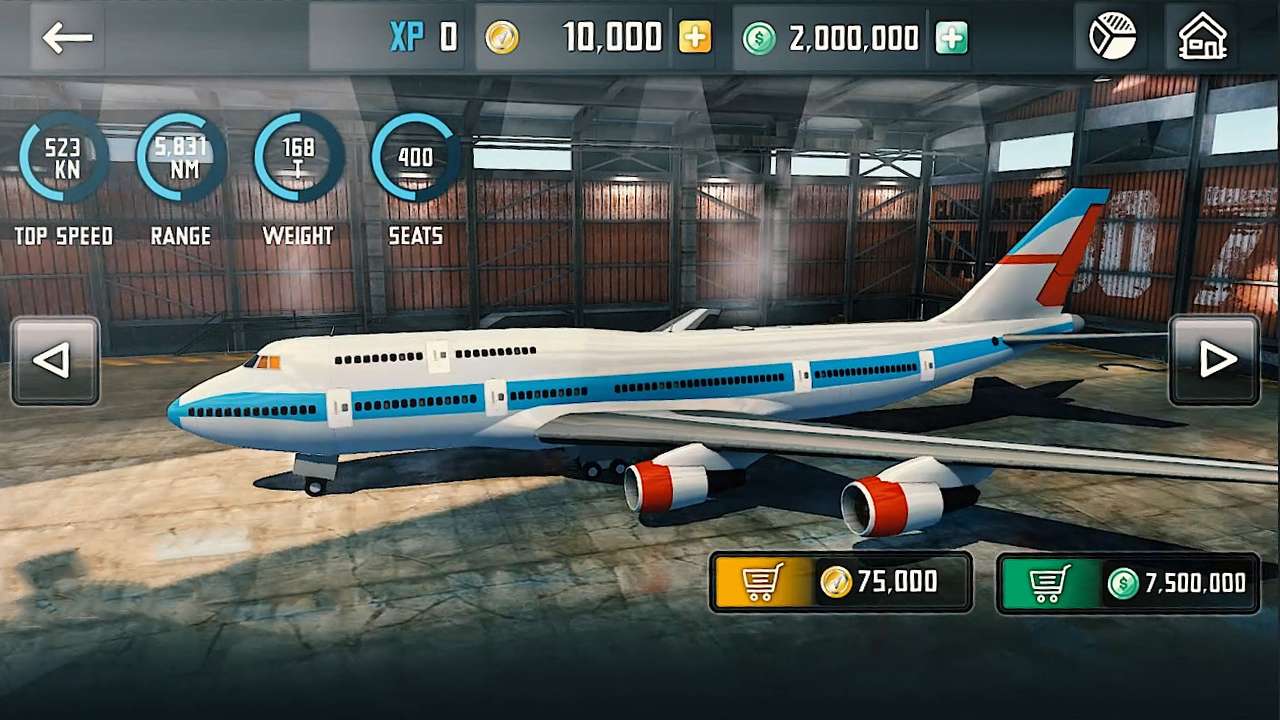Buy the airplane for 7,500,000 cash

tap(1128, 583)
